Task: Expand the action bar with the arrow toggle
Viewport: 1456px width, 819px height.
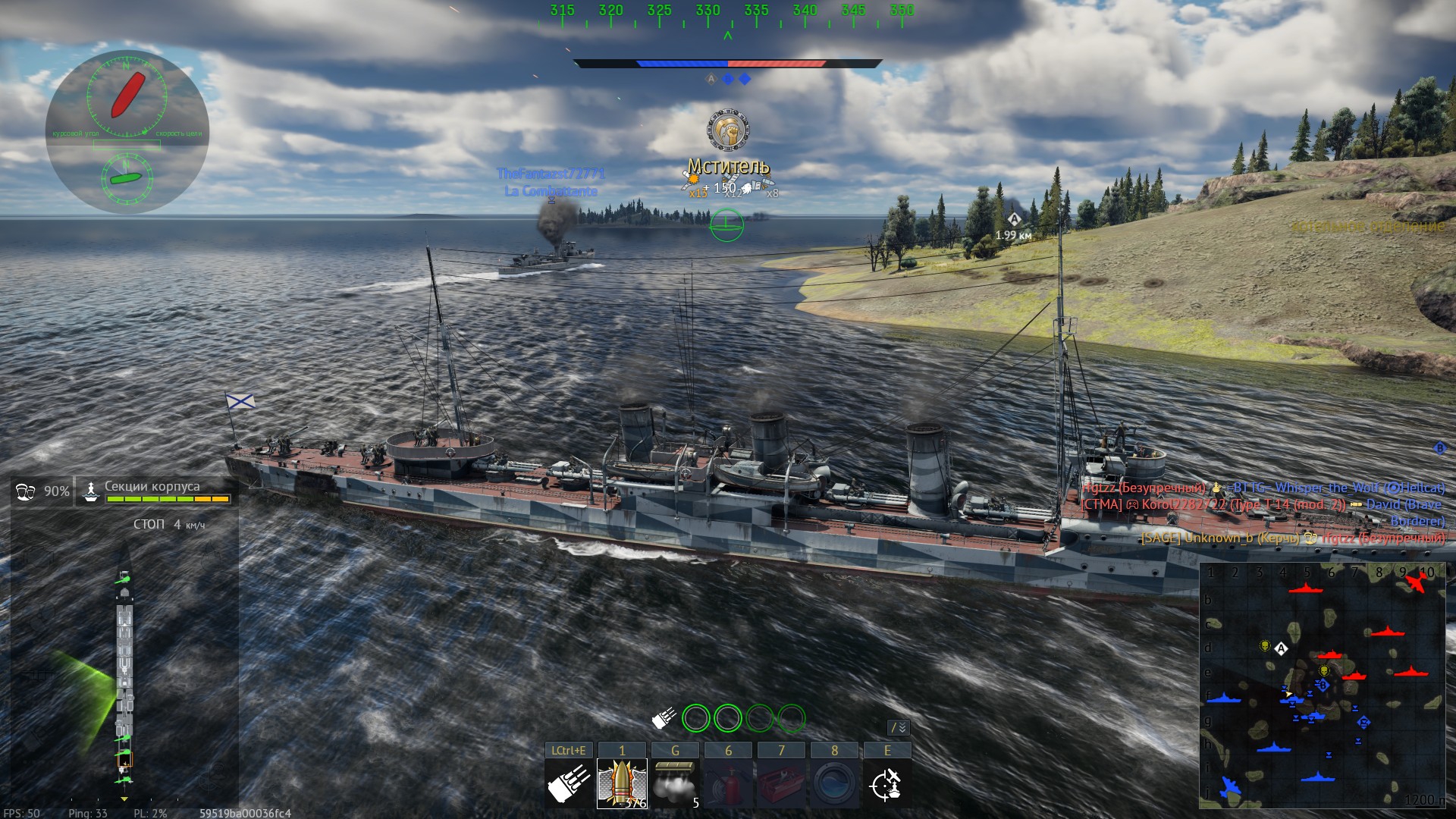Action: coord(899,728)
